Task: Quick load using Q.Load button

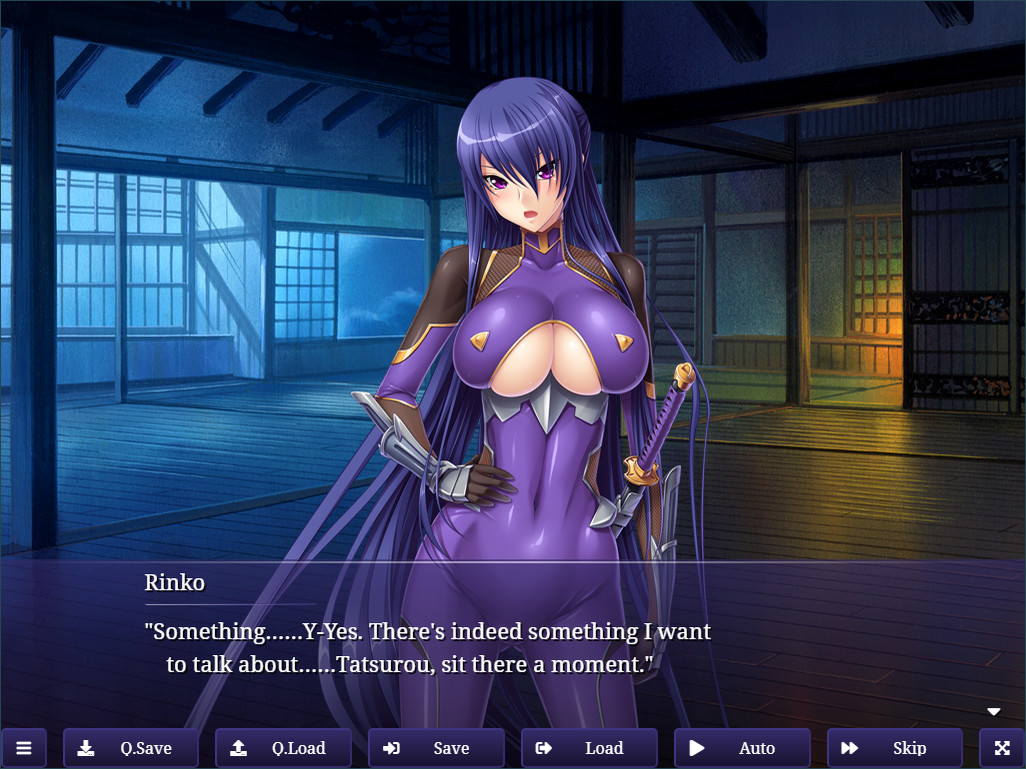Action: [284, 748]
